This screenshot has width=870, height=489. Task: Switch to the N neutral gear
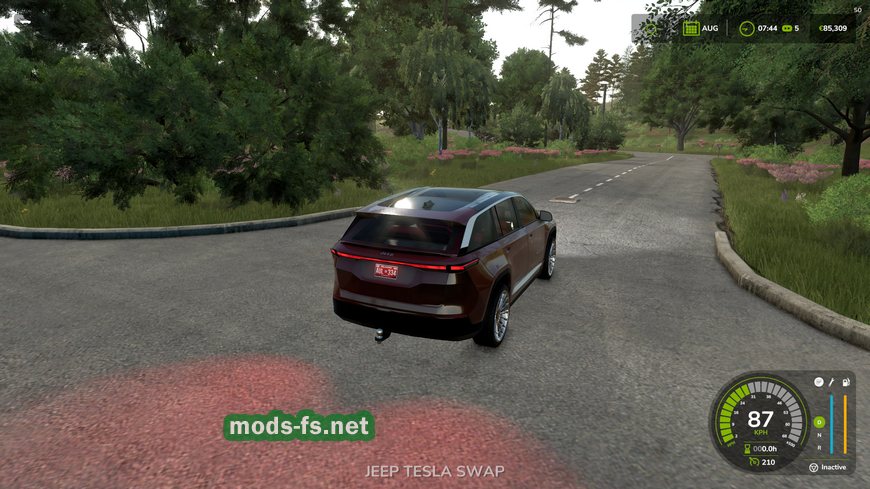click(818, 435)
